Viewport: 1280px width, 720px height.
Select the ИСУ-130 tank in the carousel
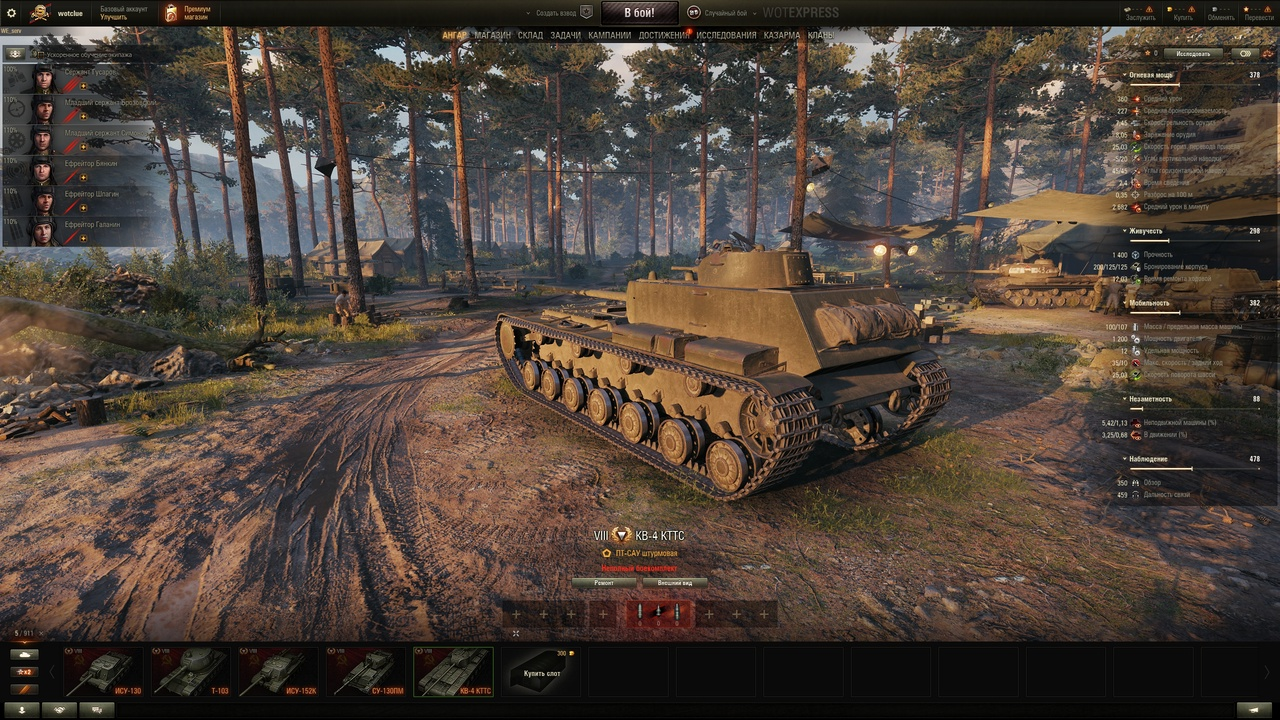coord(103,672)
